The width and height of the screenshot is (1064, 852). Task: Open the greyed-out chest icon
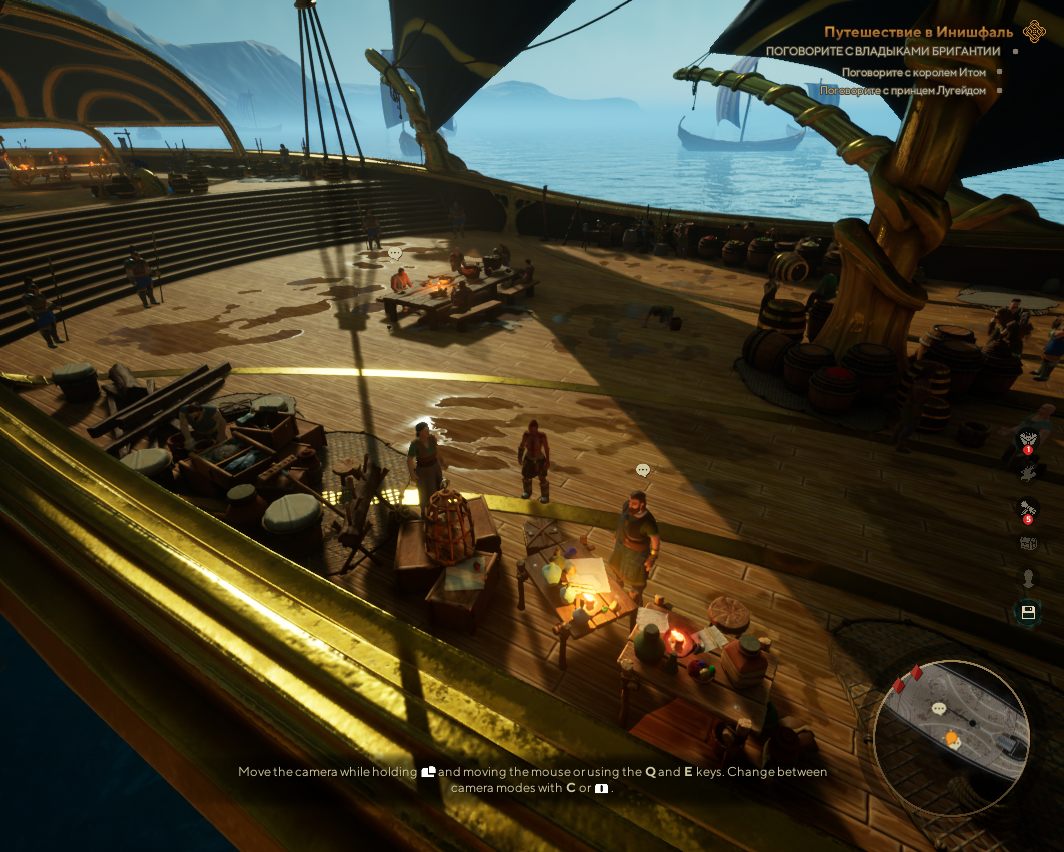[x=1027, y=543]
